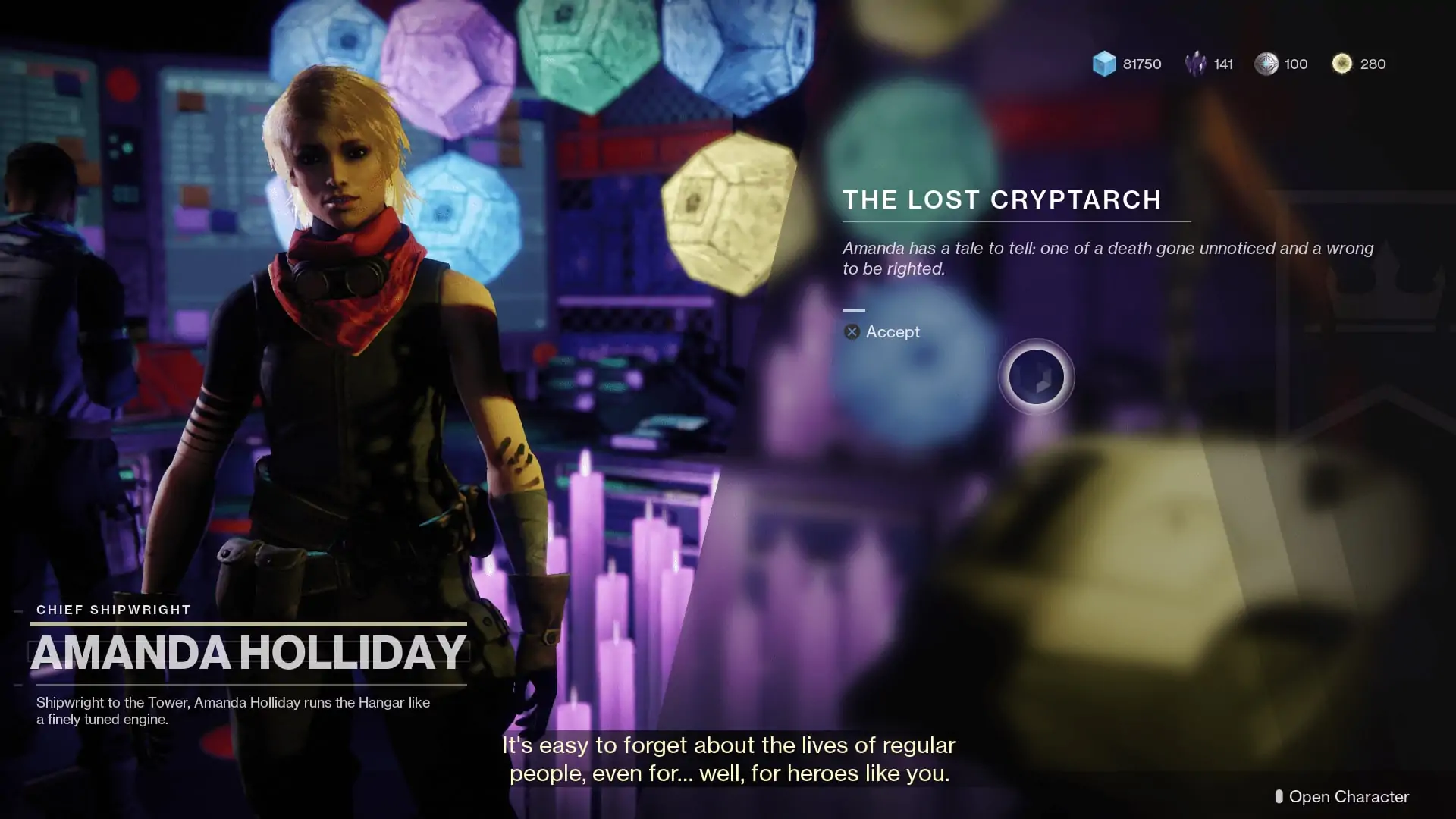Click the quest title THE LOST CRYPTARCH
Image resolution: width=1456 pixels, height=819 pixels.
coord(1003,199)
